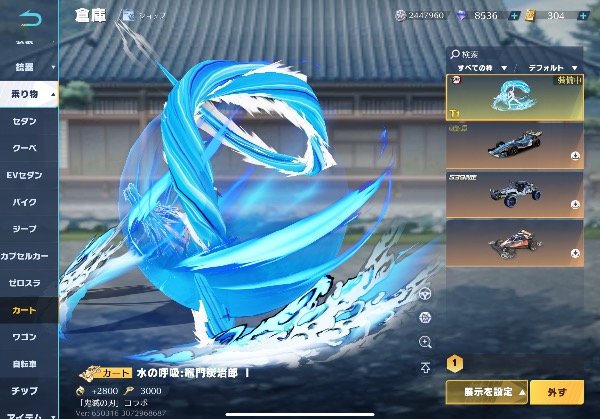Open the チップ section
Viewport: 600px width, 419px height.
pyautogui.click(x=27, y=391)
